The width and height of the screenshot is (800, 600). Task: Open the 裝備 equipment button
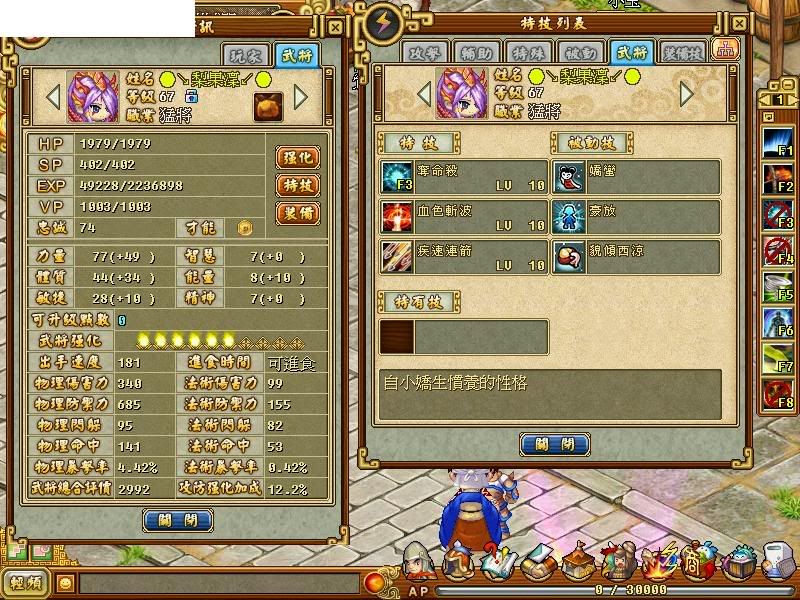pyautogui.click(x=298, y=214)
